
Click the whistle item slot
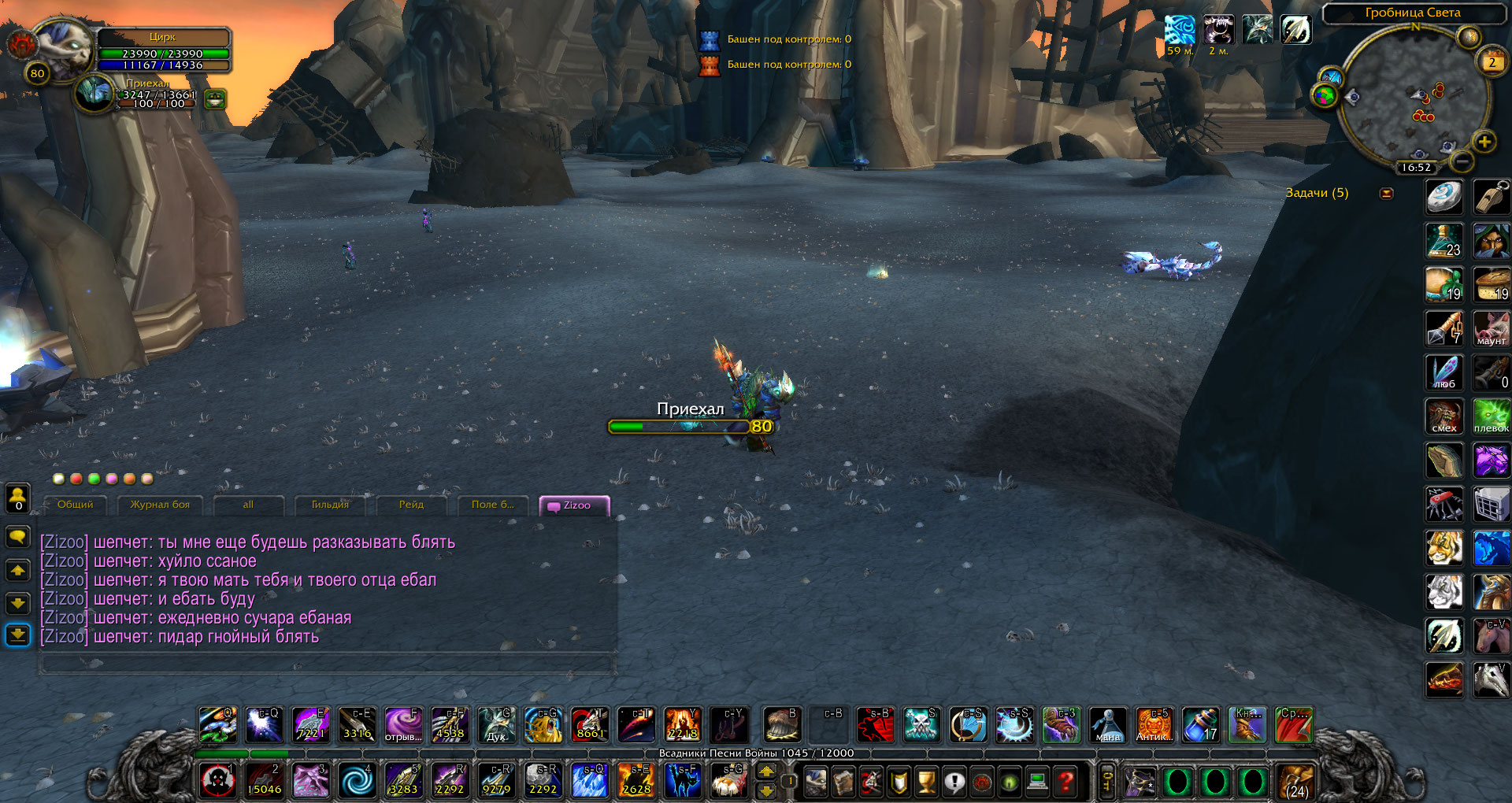tap(1492, 198)
